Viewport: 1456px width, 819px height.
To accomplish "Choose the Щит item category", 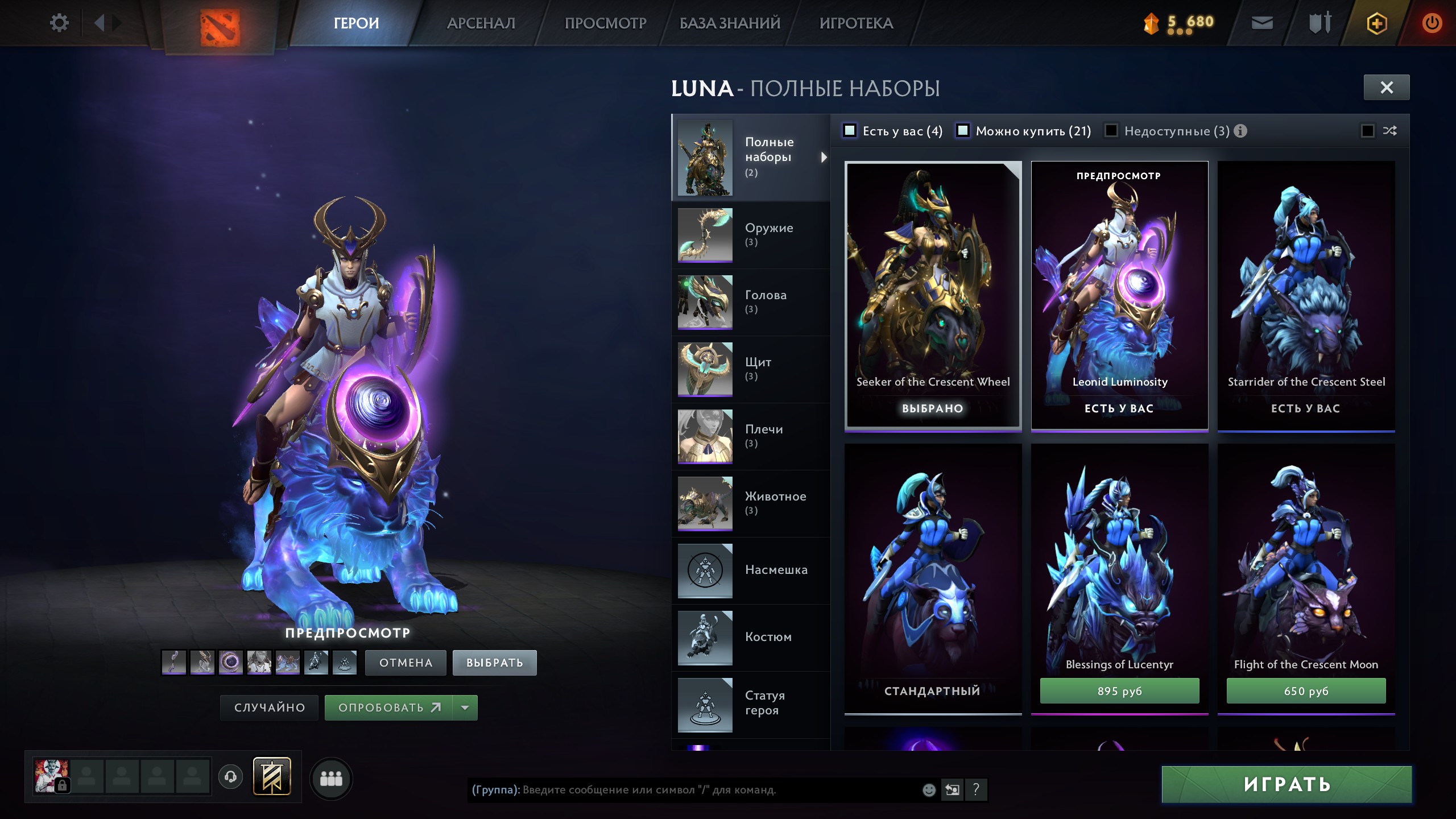I will point(751,369).
